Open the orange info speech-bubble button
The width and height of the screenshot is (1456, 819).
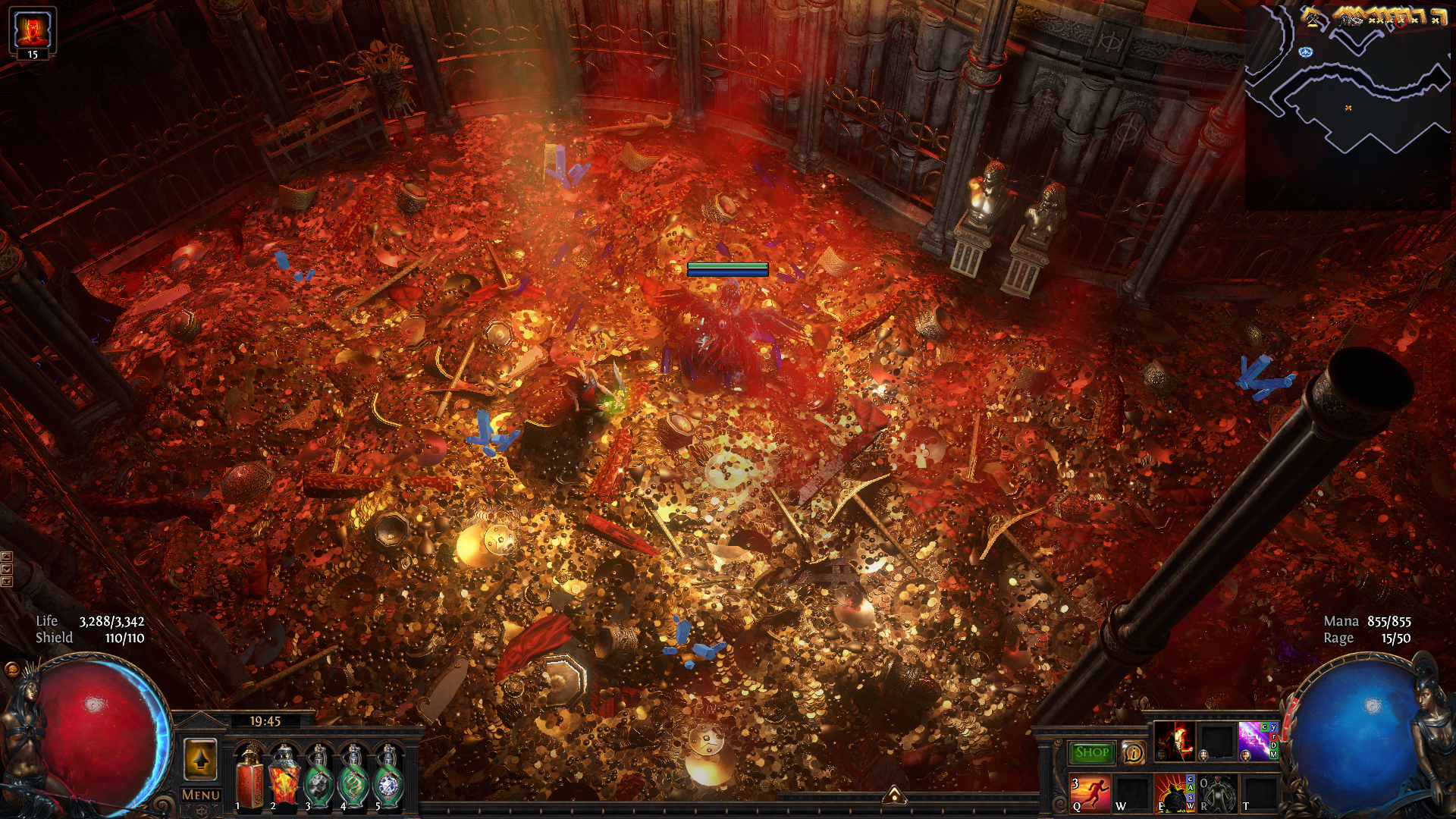click(1133, 752)
